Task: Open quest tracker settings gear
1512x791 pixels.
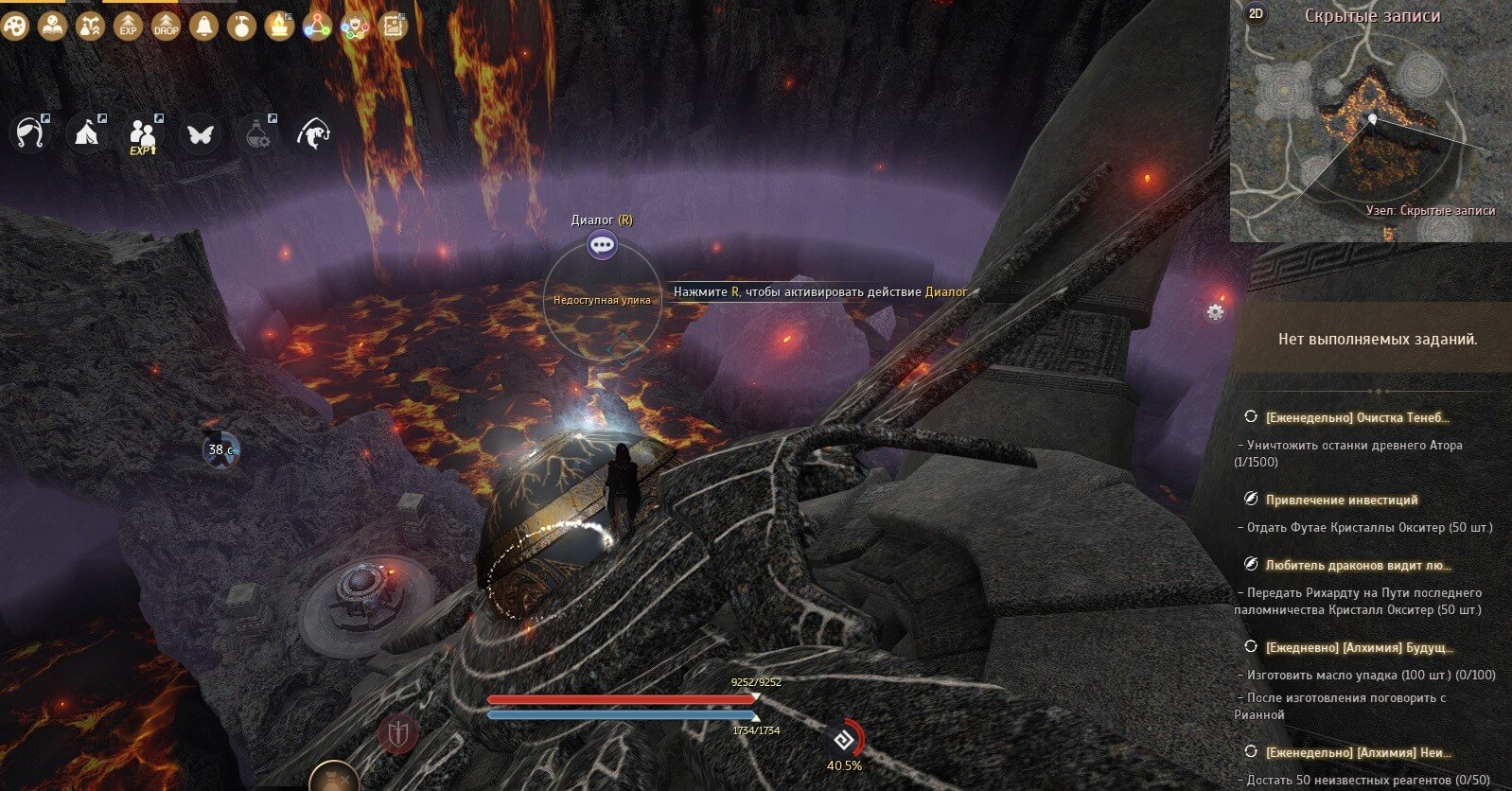Action: (1216, 312)
